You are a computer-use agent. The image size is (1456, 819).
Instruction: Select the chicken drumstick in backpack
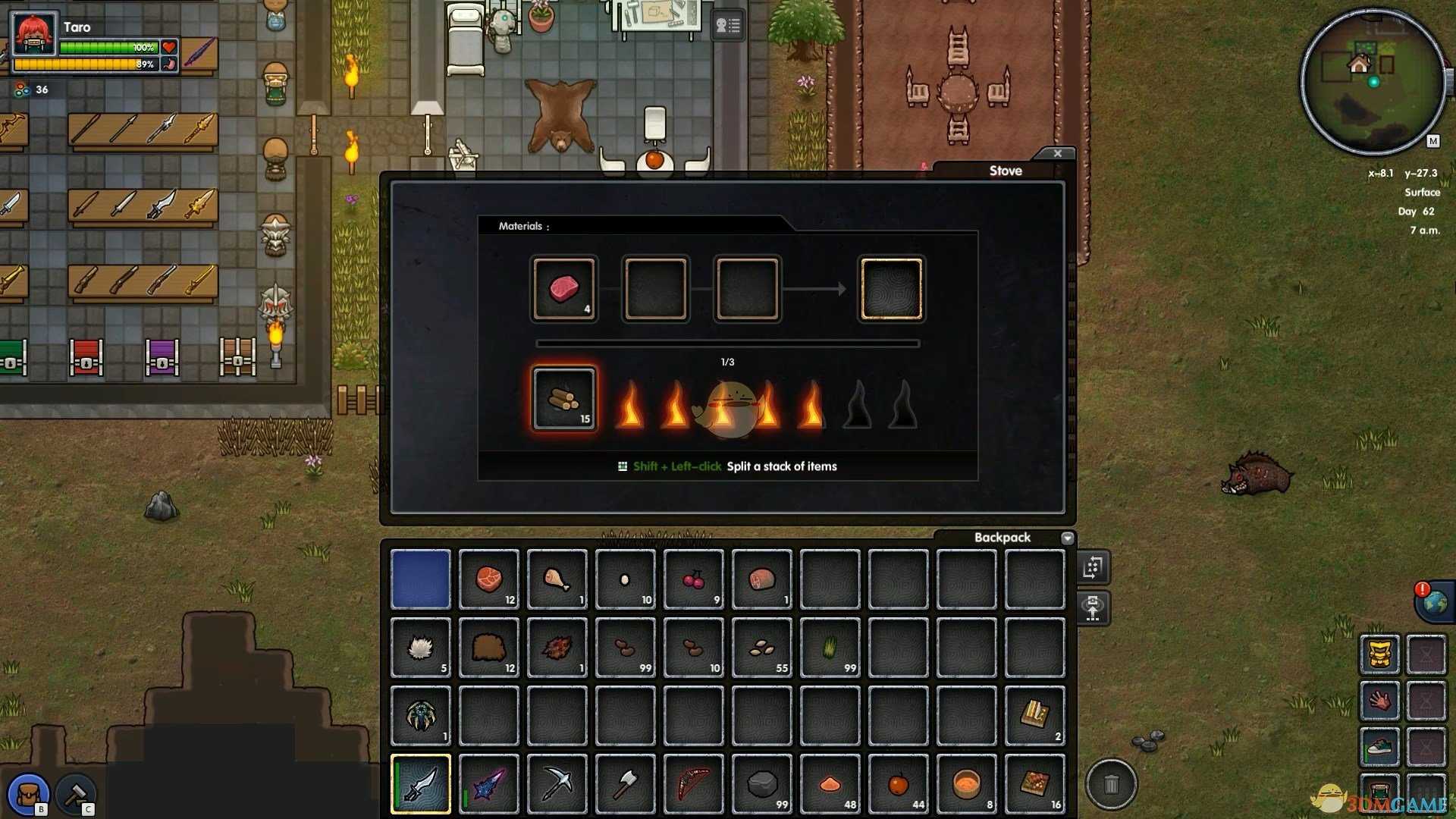(557, 579)
